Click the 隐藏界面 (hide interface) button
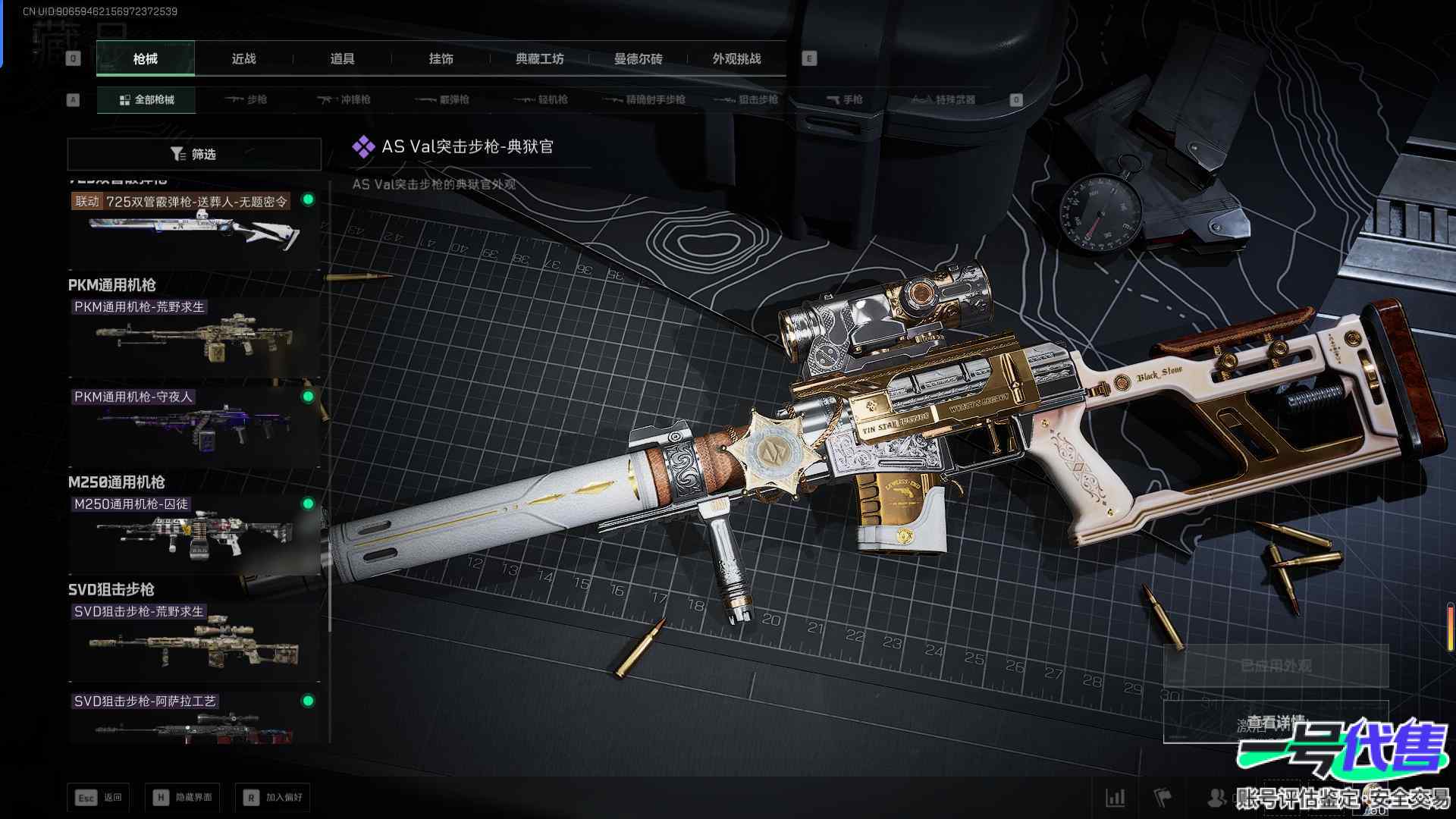 tap(183, 797)
